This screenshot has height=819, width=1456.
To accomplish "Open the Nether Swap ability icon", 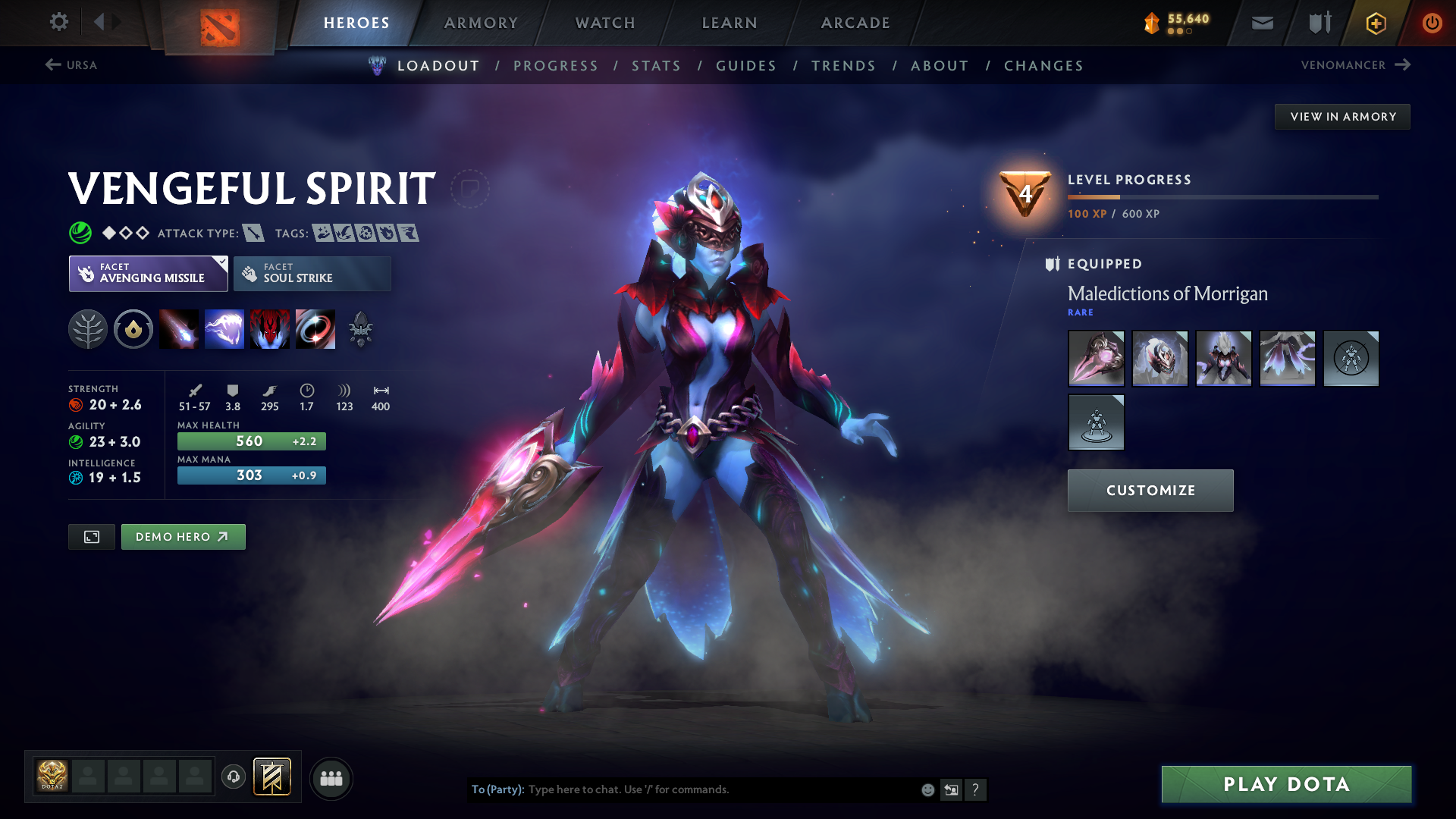I will click(x=315, y=328).
